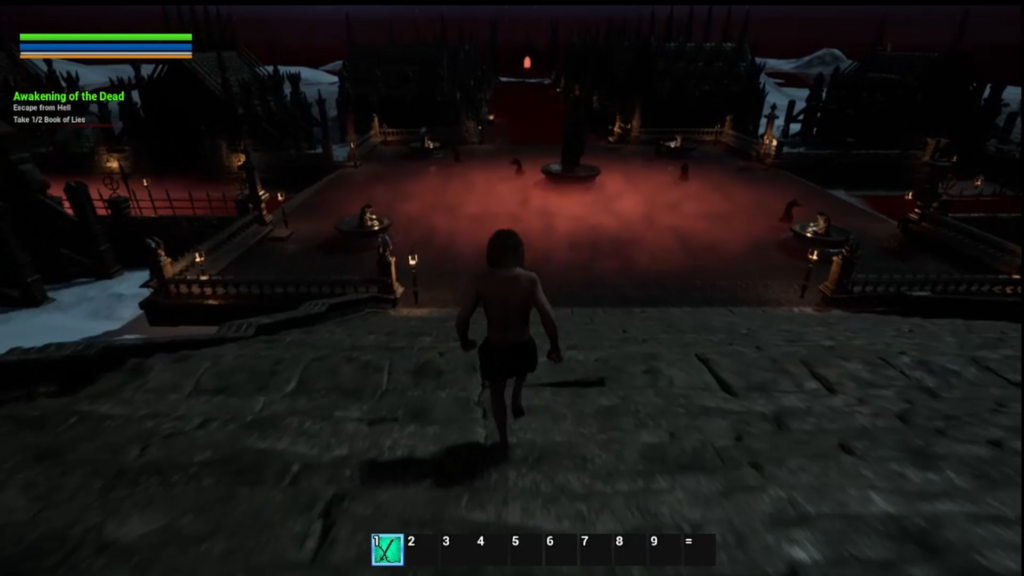Click the hotbar slot marked with equals sign
Viewport: 1024px width, 576px height.
[698, 549]
